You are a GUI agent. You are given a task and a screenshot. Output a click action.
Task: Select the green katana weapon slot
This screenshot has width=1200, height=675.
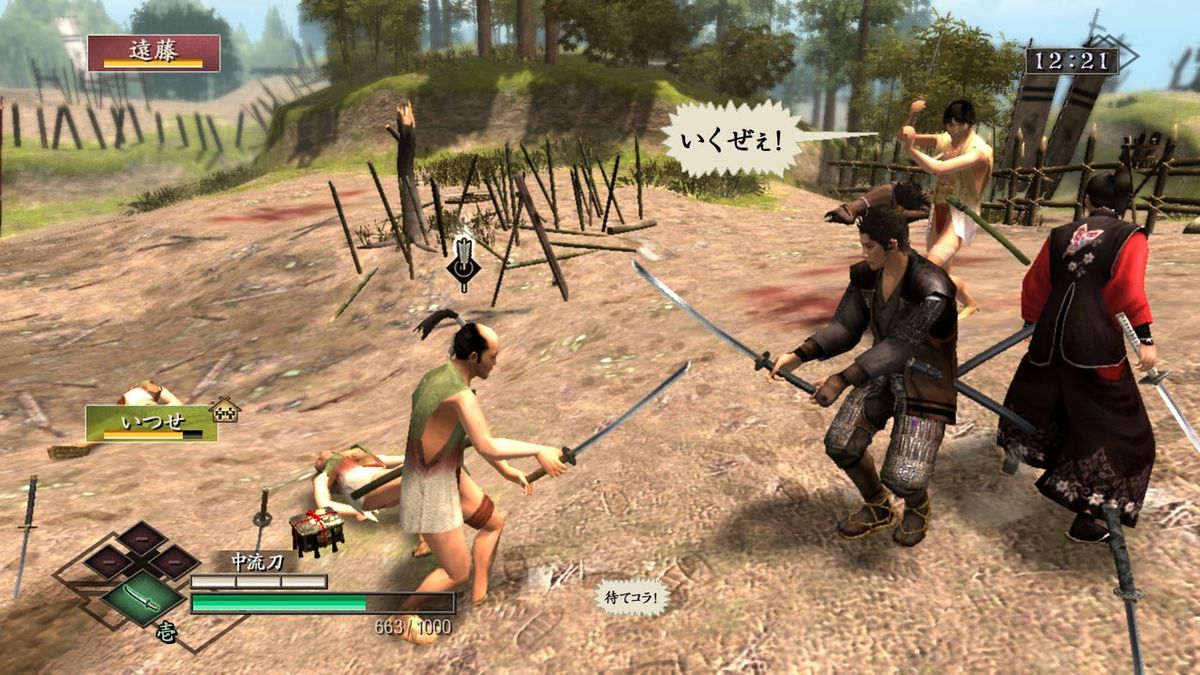click(x=143, y=598)
